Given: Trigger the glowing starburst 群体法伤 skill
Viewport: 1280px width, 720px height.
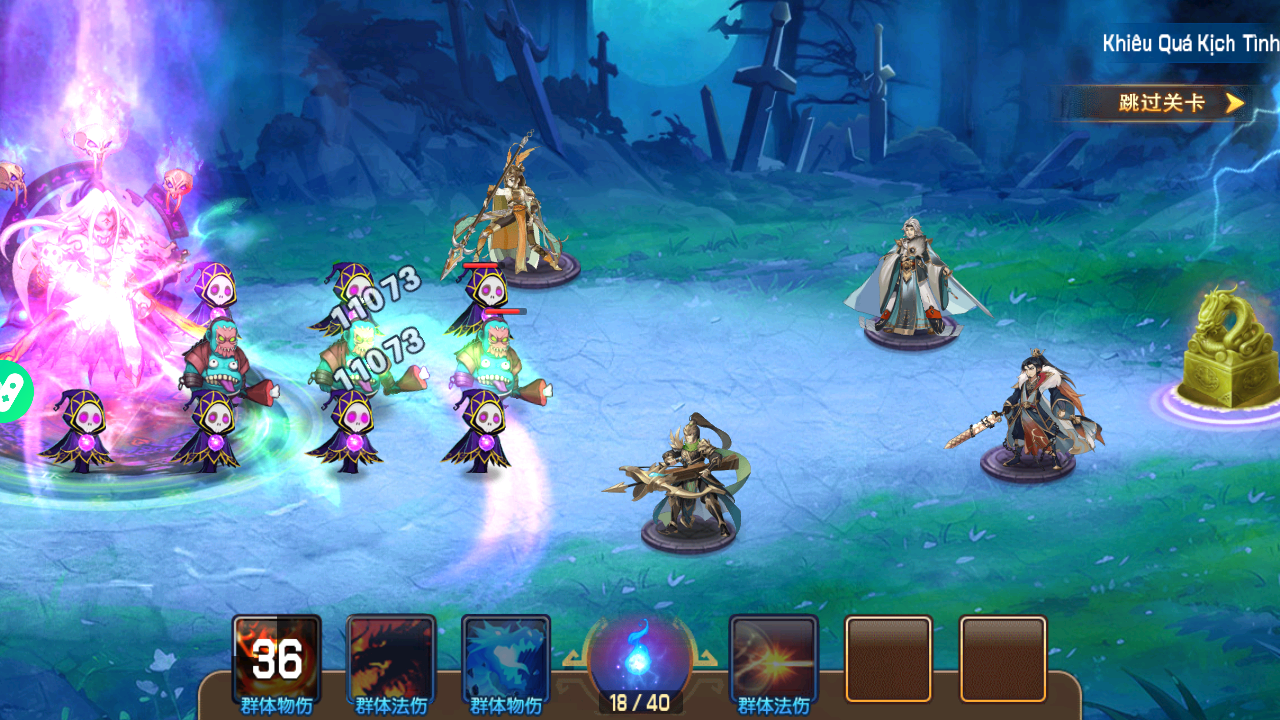Looking at the screenshot, I should coord(774,658).
